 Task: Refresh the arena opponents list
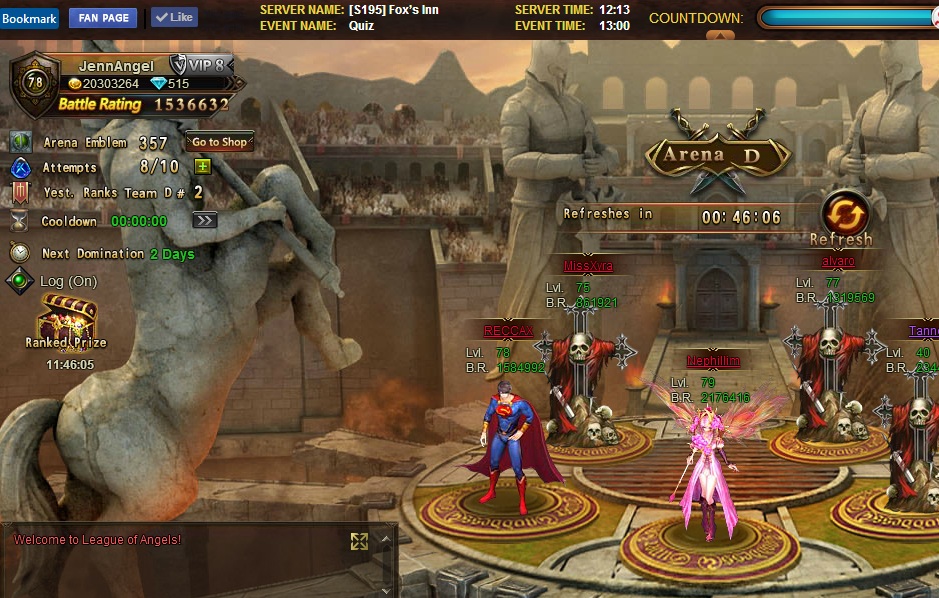(x=841, y=216)
